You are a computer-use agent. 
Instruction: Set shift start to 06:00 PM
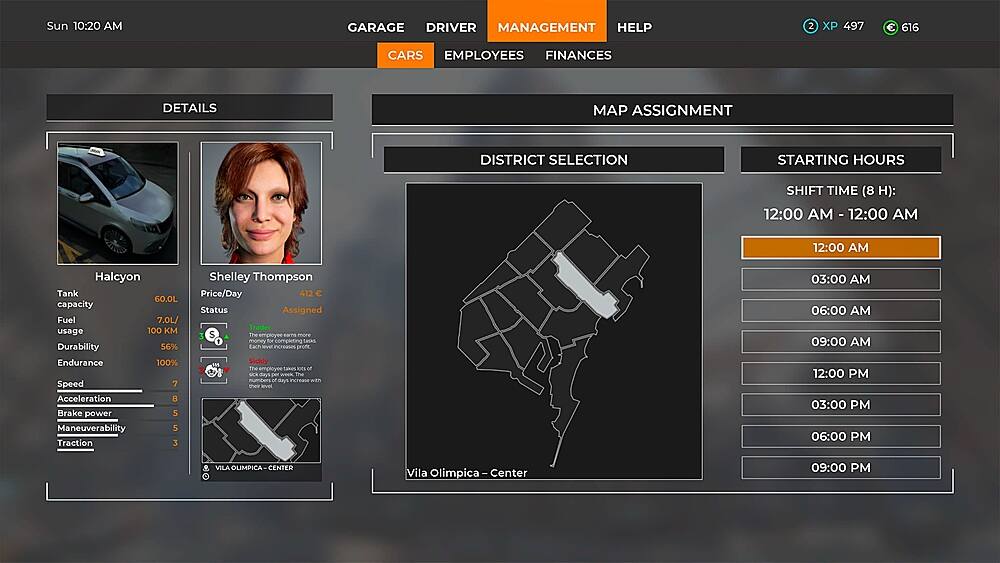841,436
